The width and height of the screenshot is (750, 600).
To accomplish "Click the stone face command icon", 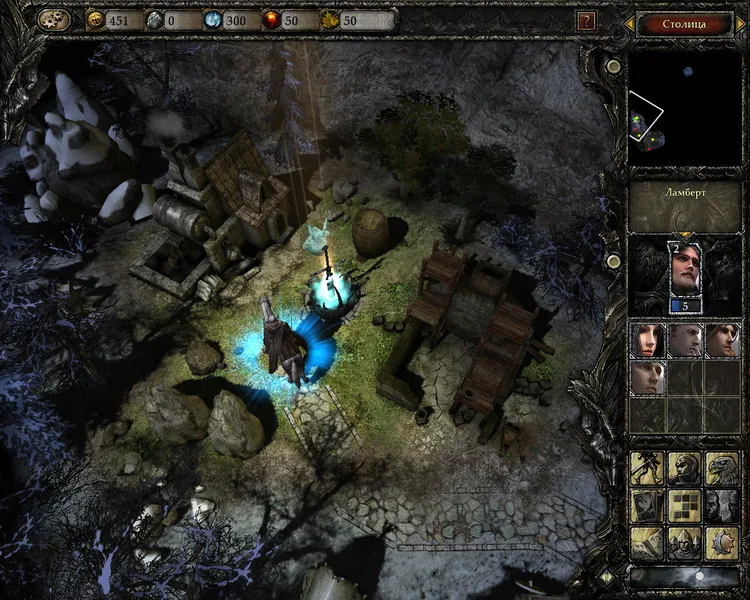I will click(722, 504).
